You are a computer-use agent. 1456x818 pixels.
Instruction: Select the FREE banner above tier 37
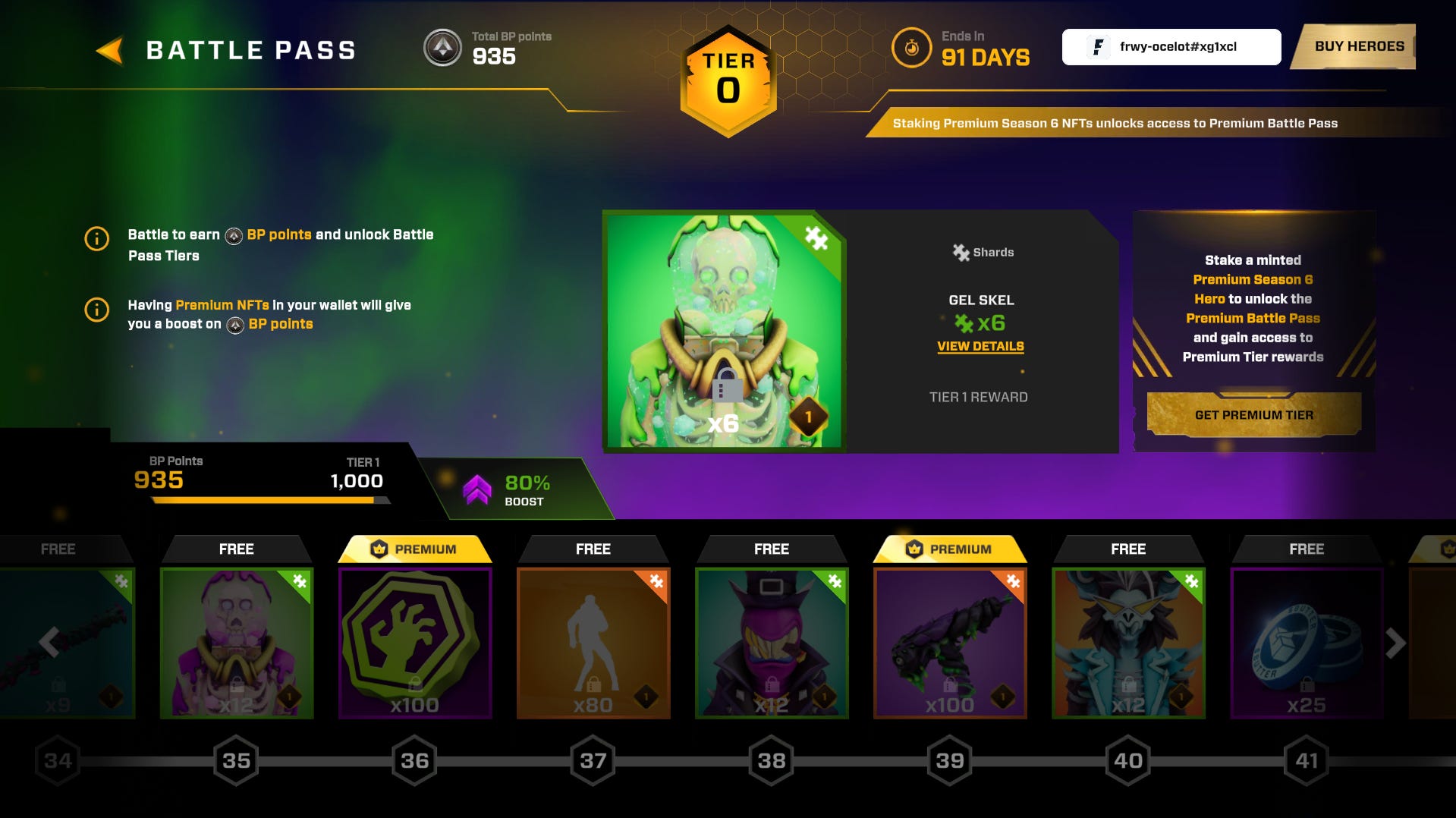coord(593,549)
